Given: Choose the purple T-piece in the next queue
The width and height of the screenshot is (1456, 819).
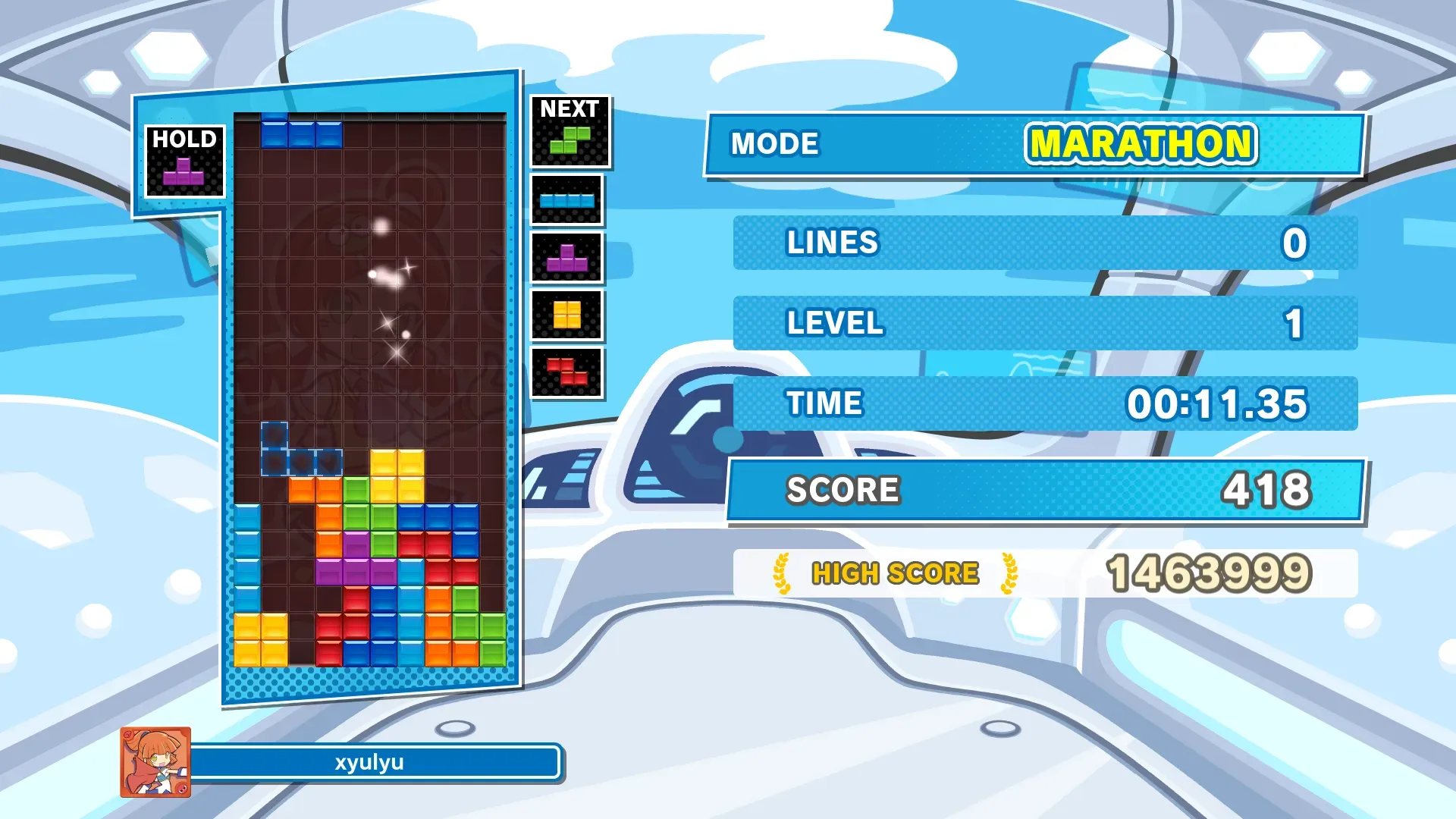Looking at the screenshot, I should click(566, 259).
